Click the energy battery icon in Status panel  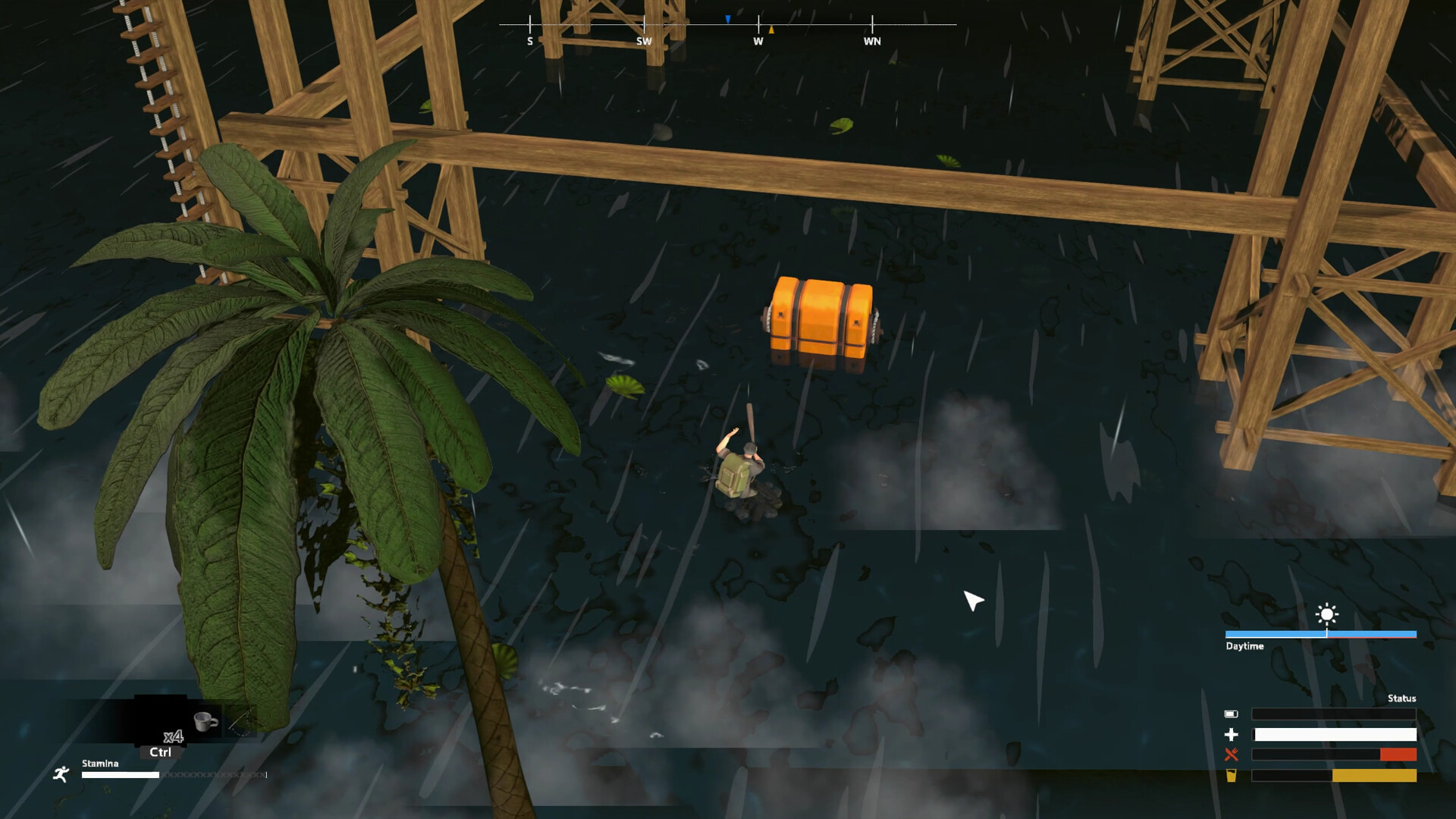point(1231,714)
